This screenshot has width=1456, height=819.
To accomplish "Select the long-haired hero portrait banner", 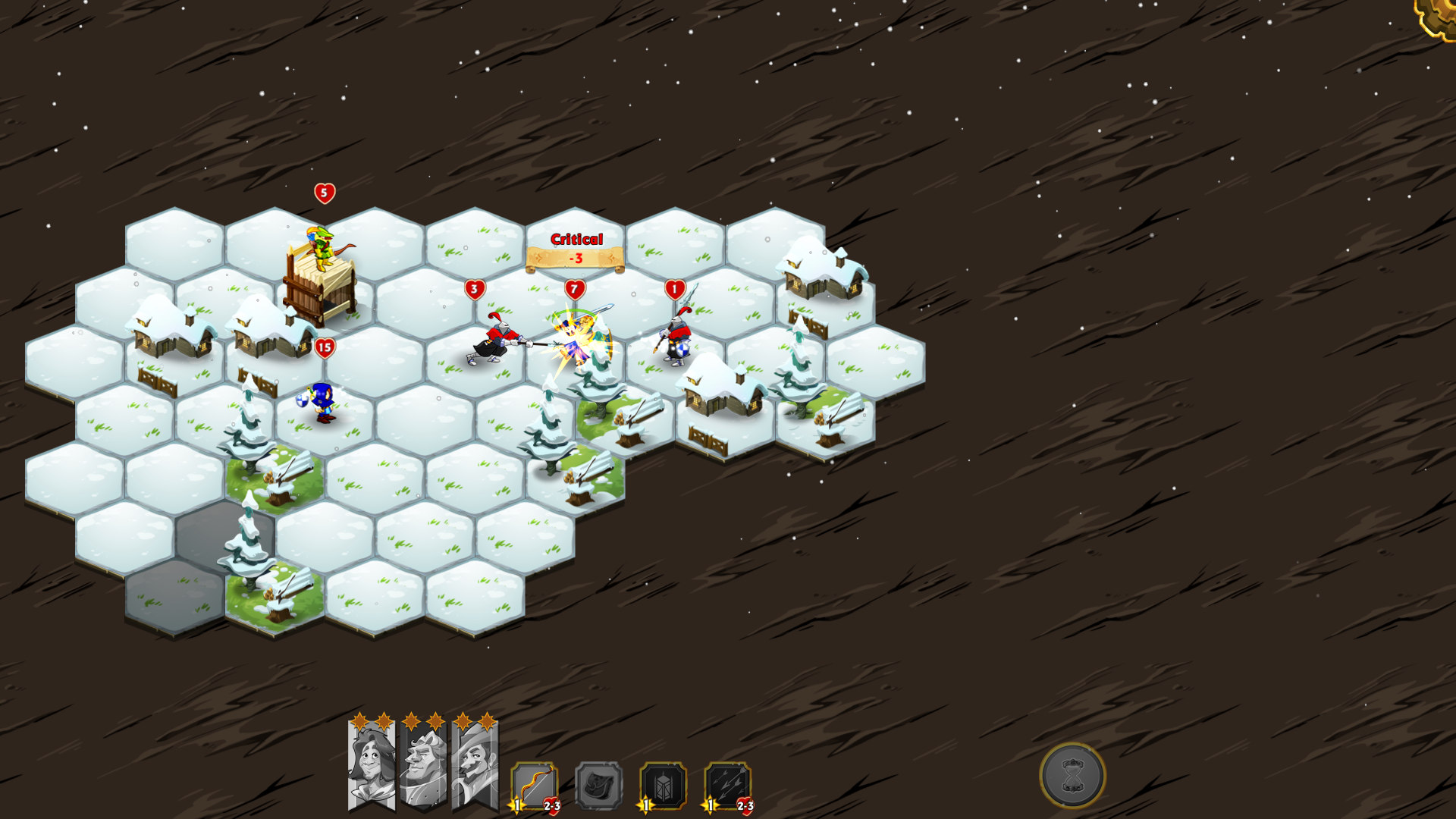I will (371, 764).
